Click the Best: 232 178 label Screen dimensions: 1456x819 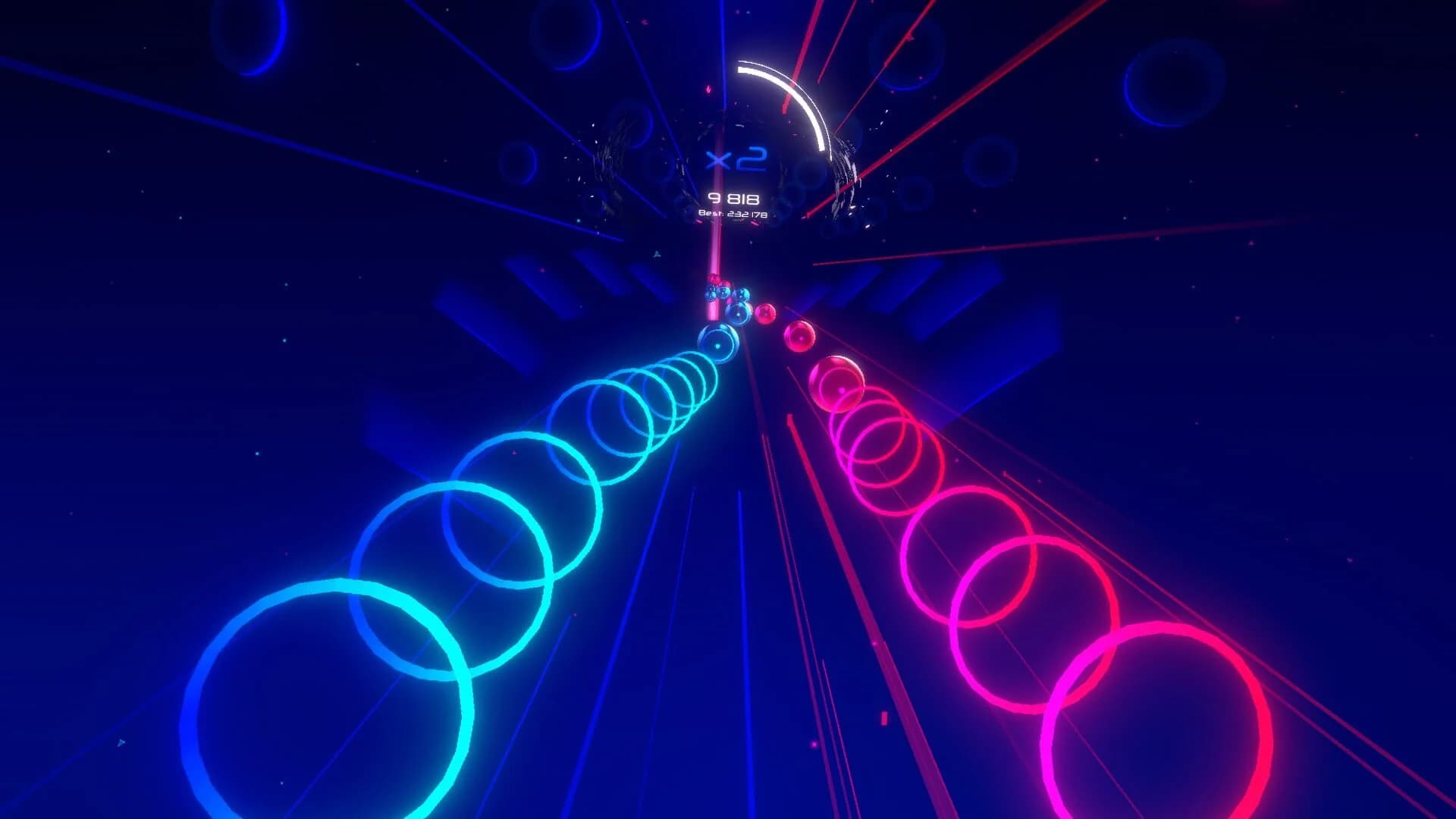point(733,215)
